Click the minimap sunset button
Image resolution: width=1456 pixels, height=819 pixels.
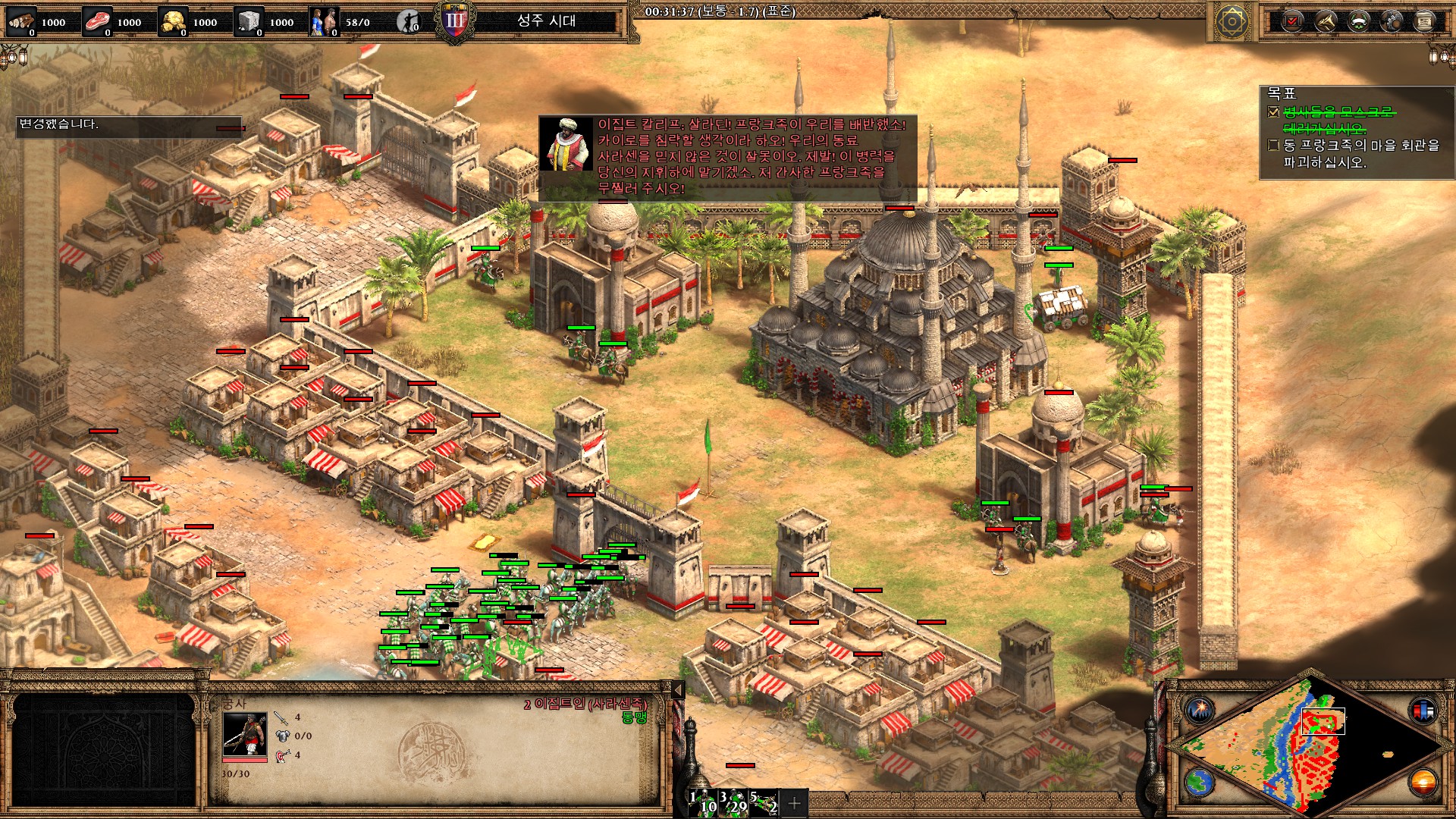(x=1423, y=782)
